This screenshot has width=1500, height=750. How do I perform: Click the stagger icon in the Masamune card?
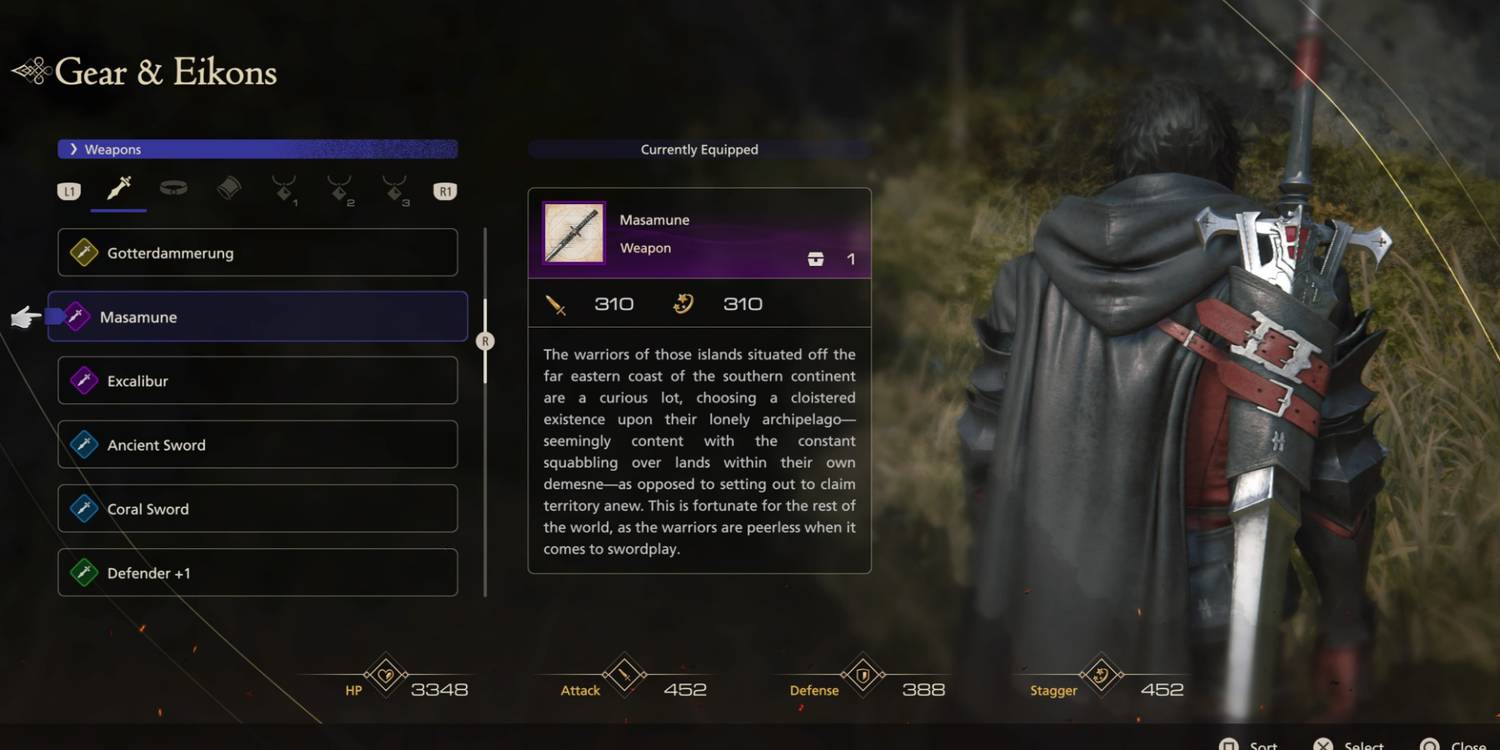[x=684, y=303]
